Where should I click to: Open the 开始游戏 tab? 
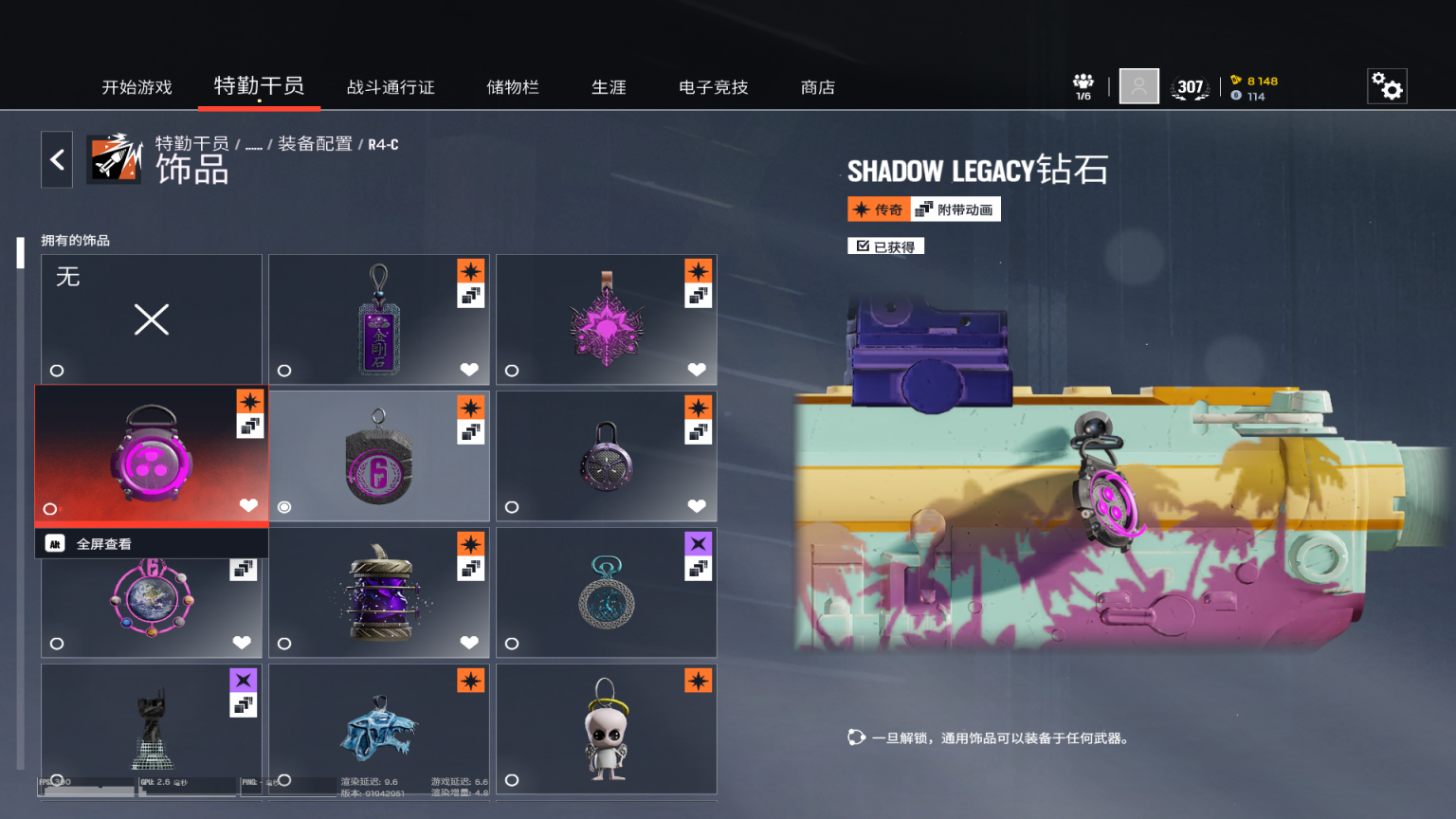click(136, 87)
